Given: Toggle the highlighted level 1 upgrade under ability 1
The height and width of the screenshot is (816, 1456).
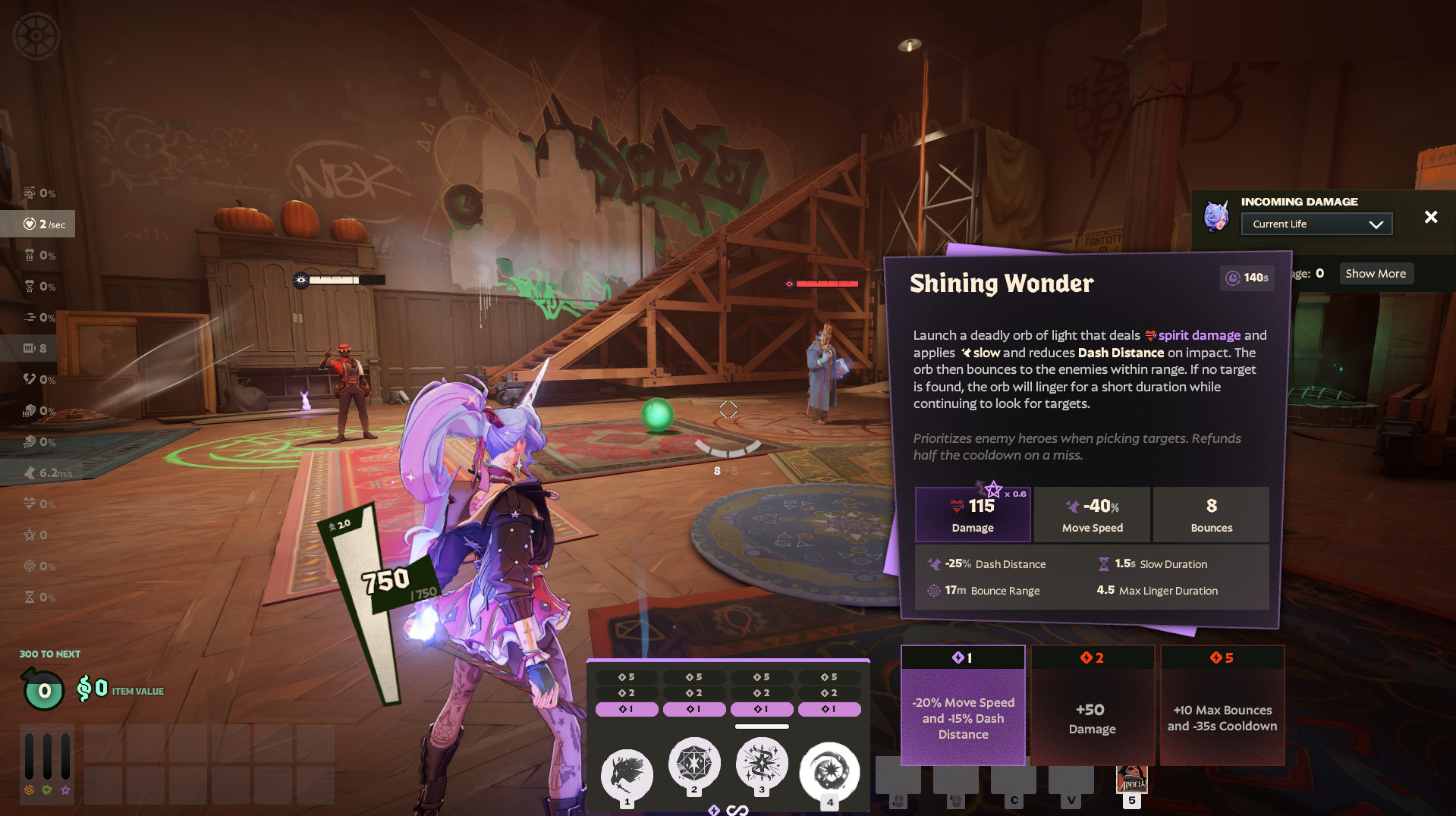Looking at the screenshot, I should pyautogui.click(x=626, y=709).
